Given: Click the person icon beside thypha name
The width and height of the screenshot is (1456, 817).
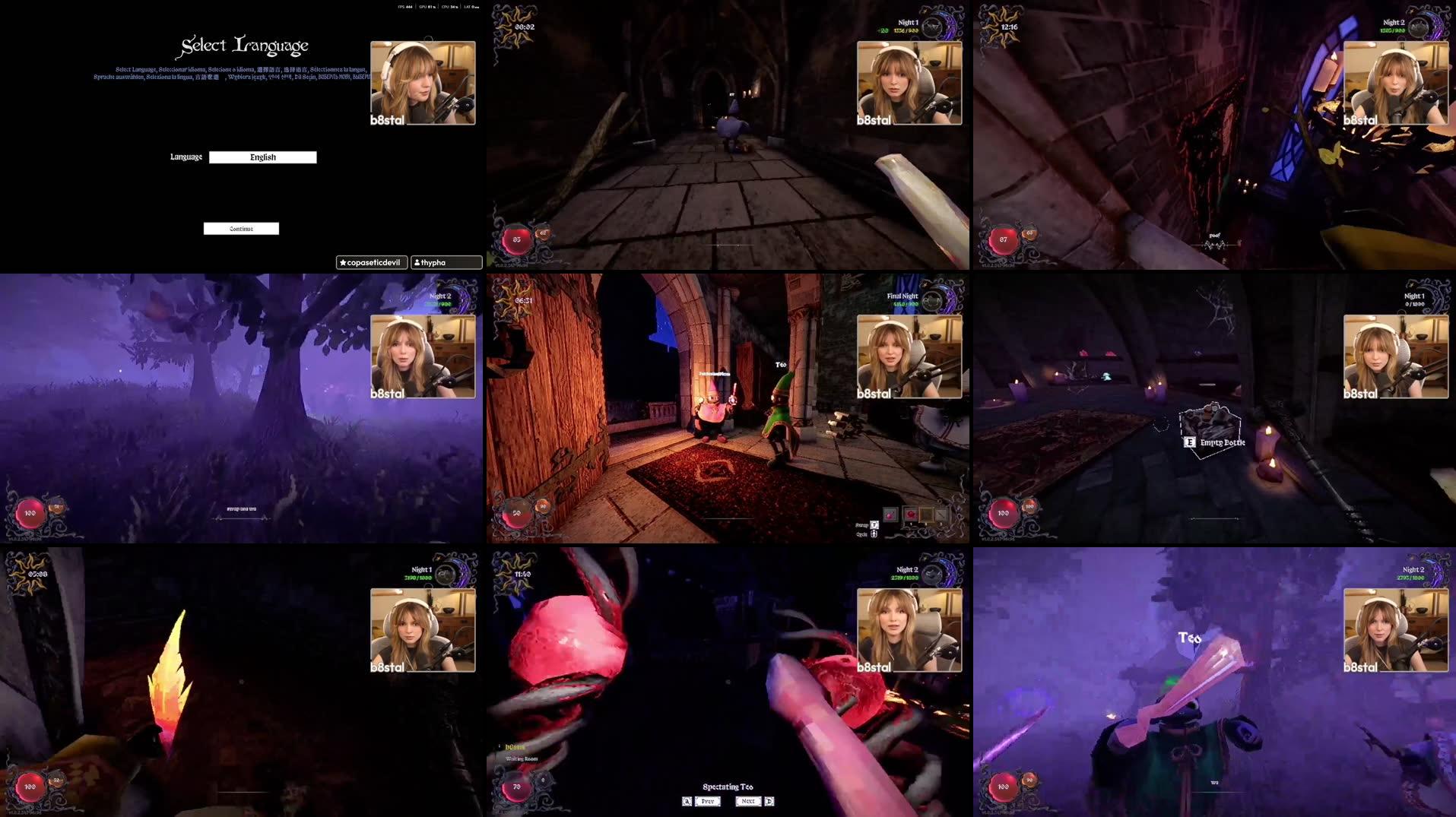Looking at the screenshot, I should (417, 261).
